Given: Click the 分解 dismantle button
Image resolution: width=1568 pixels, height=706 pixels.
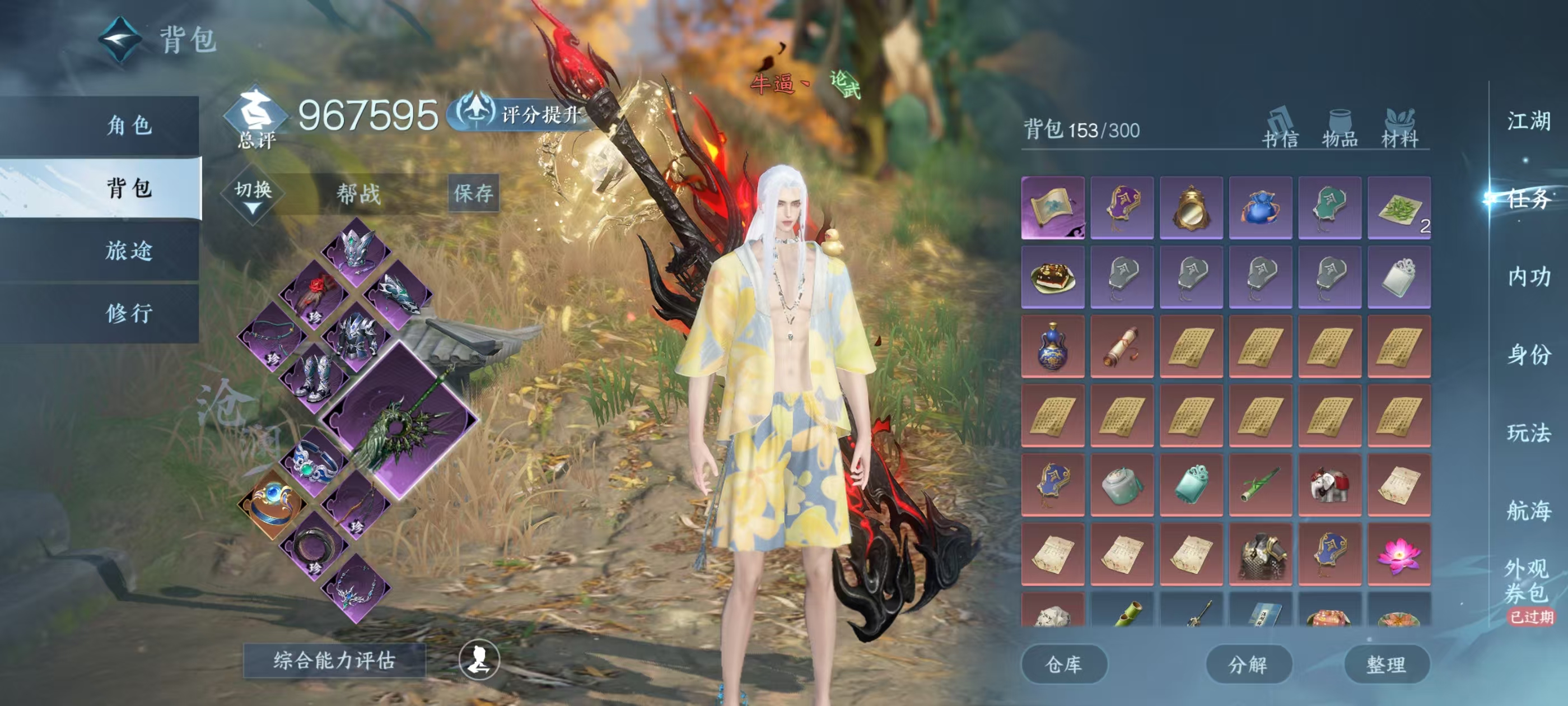Looking at the screenshot, I should [1248, 664].
